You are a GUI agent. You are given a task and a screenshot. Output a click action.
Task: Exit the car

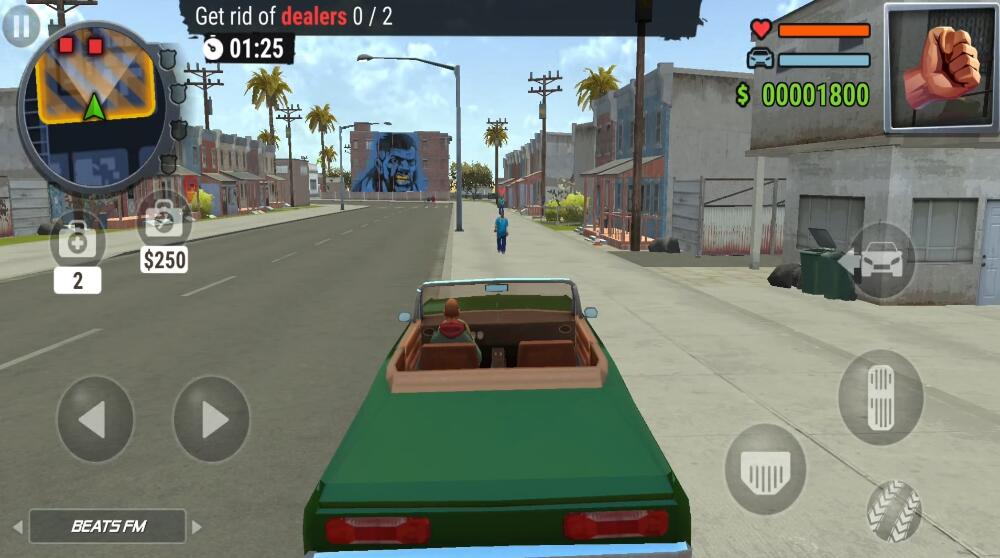coord(881,261)
